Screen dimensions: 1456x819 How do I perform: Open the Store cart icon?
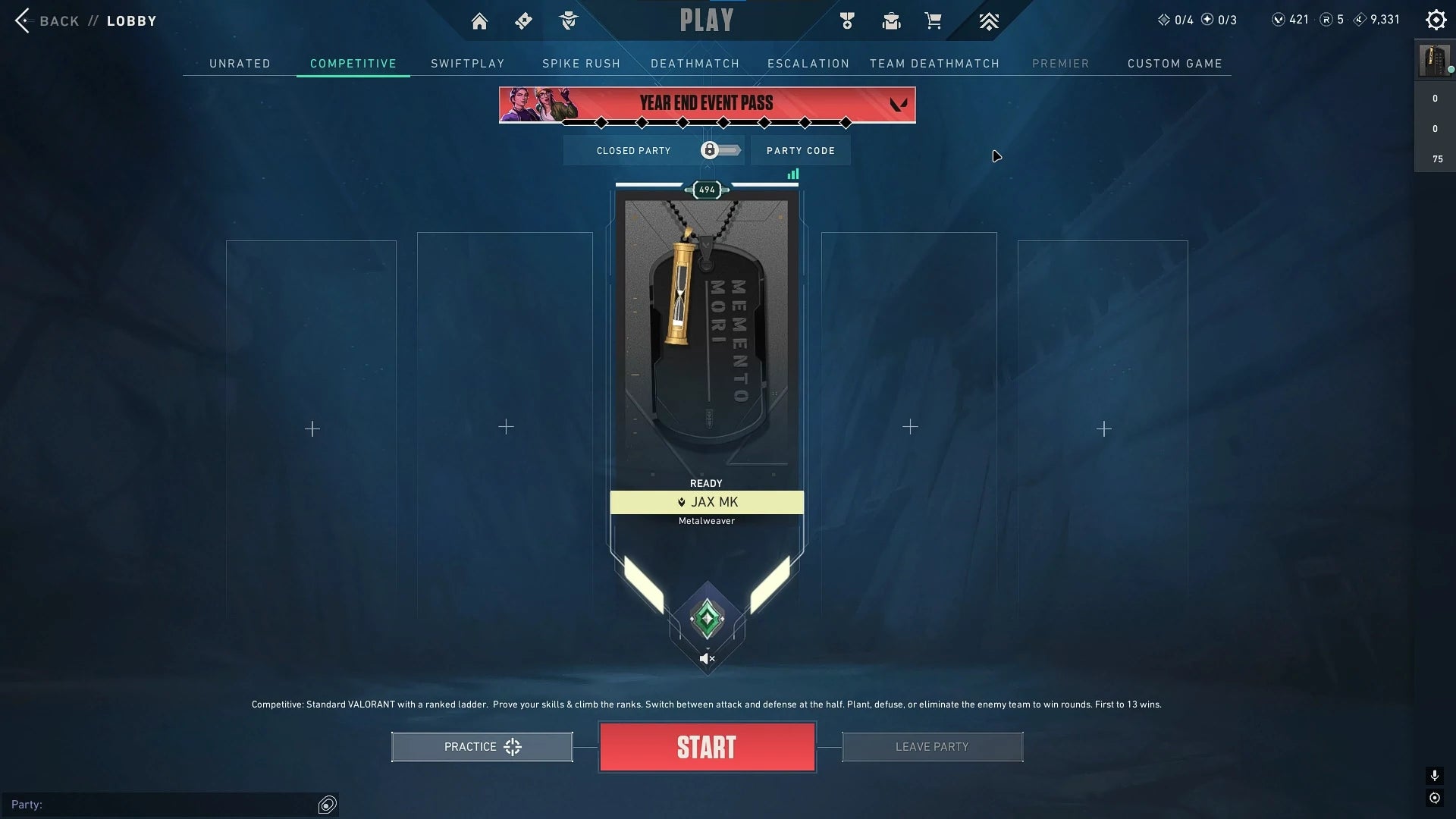pyautogui.click(x=934, y=20)
